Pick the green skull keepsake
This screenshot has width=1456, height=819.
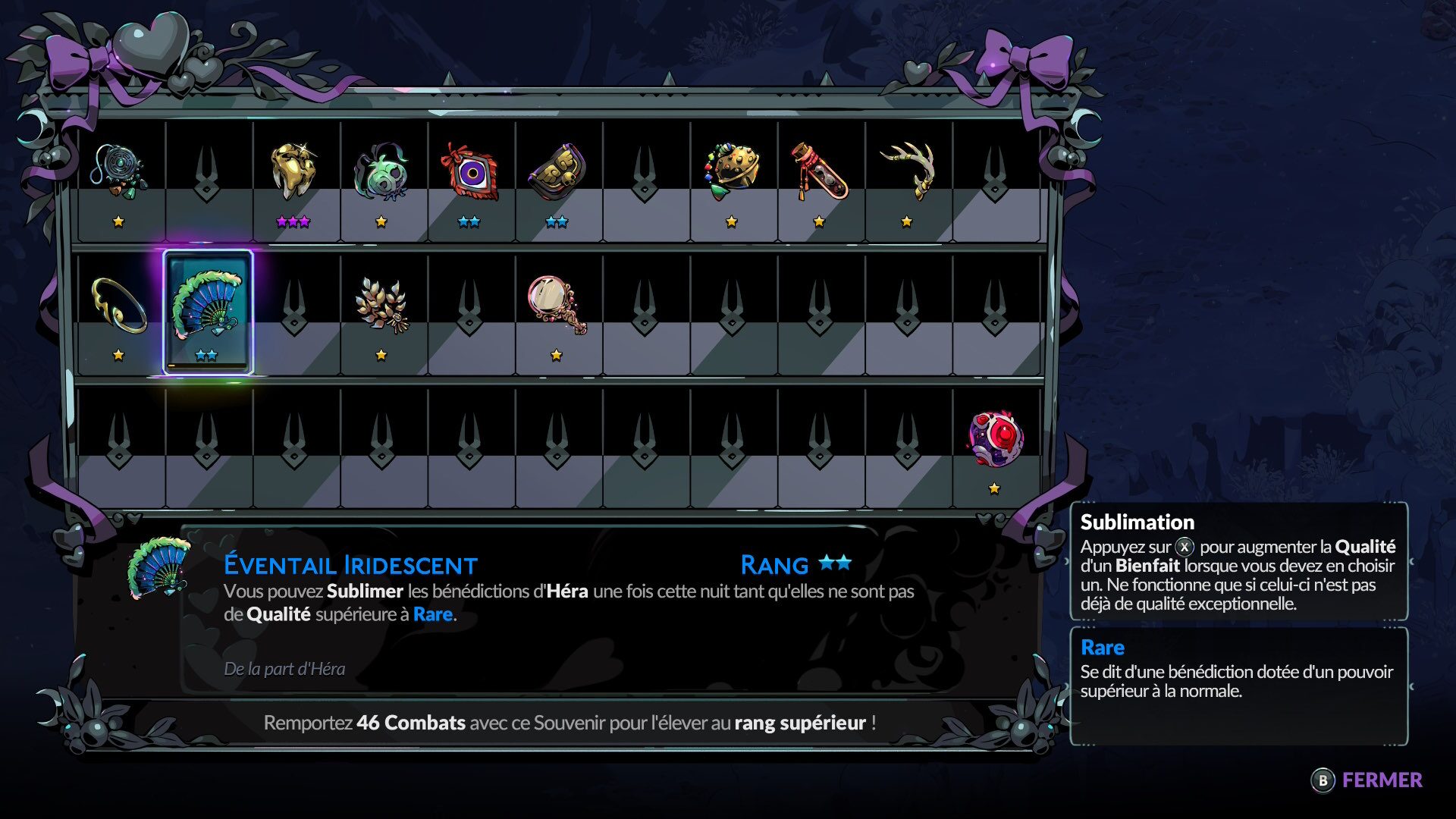[381, 174]
